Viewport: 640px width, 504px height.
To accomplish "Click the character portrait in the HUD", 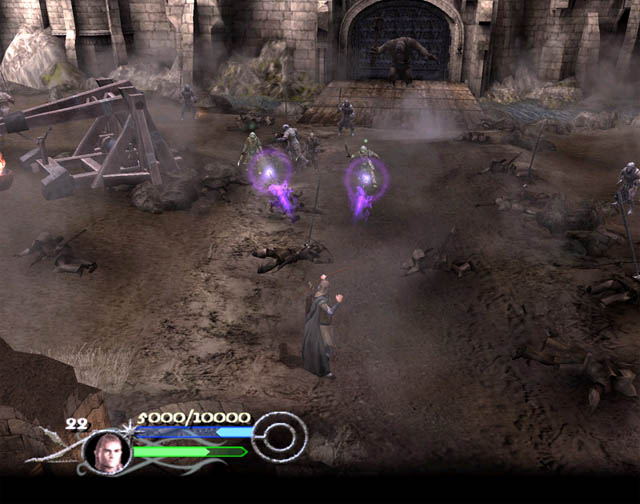I will [106, 452].
